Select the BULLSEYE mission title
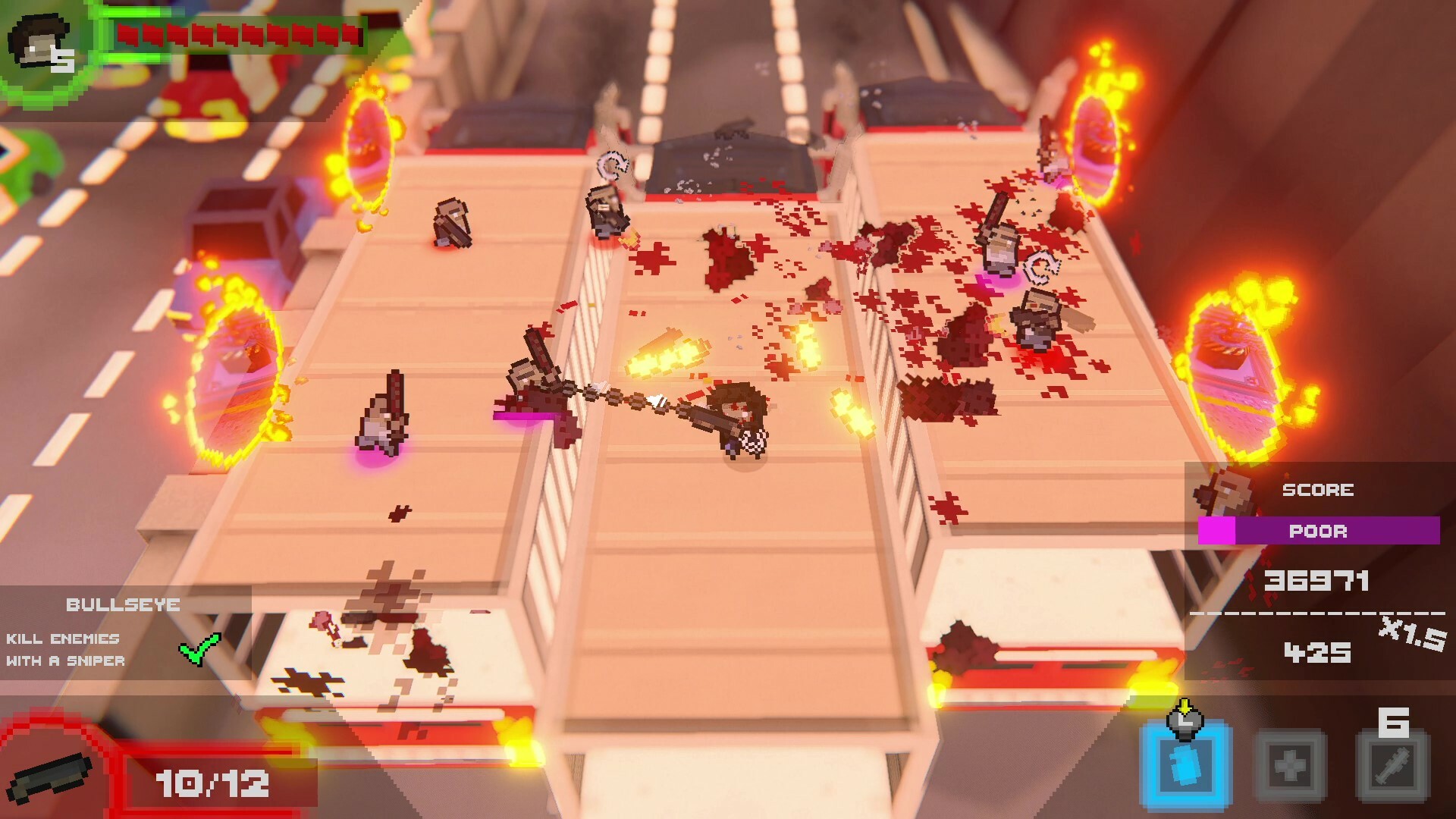This screenshot has height=819, width=1456. click(x=124, y=605)
